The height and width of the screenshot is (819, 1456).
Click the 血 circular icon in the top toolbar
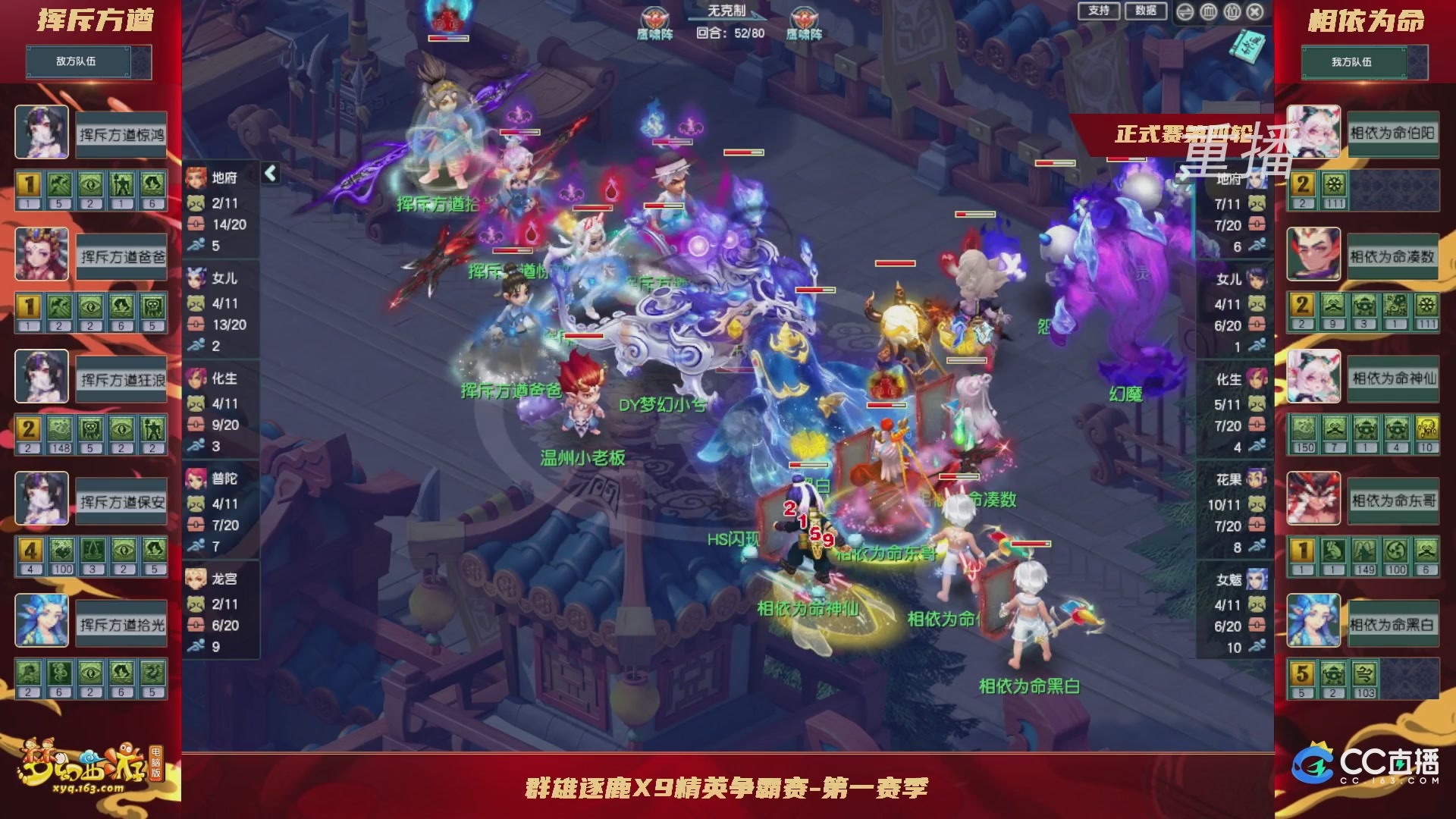click(1207, 12)
